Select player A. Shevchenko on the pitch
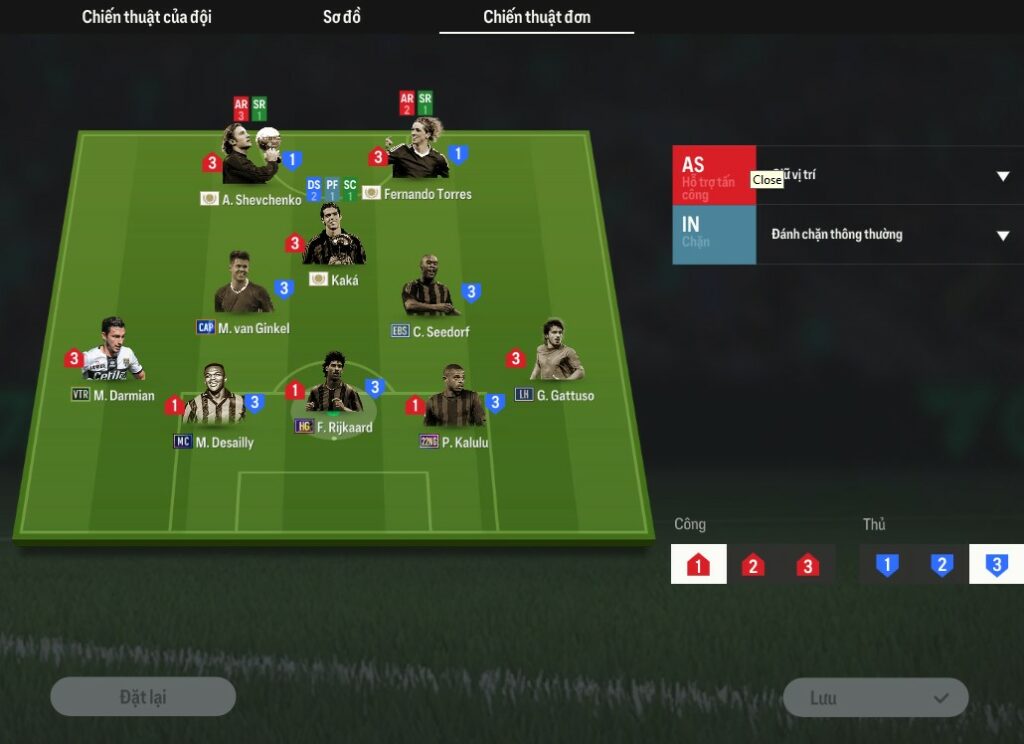This screenshot has width=1024, height=744. tap(248, 157)
